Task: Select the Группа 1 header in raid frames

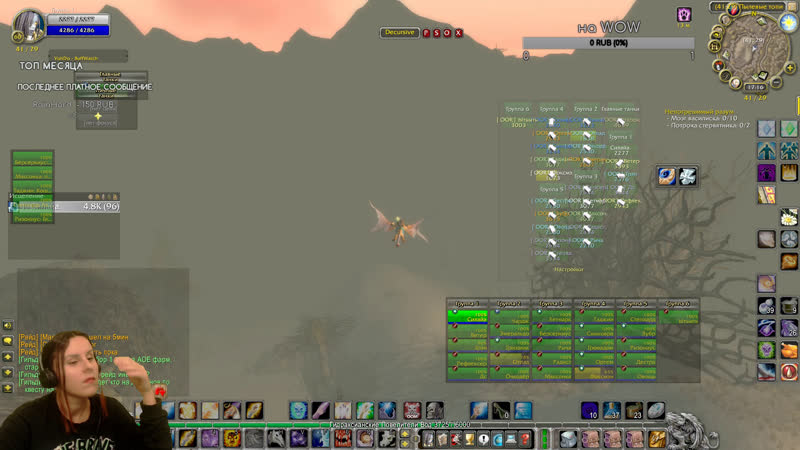Action: (467, 303)
